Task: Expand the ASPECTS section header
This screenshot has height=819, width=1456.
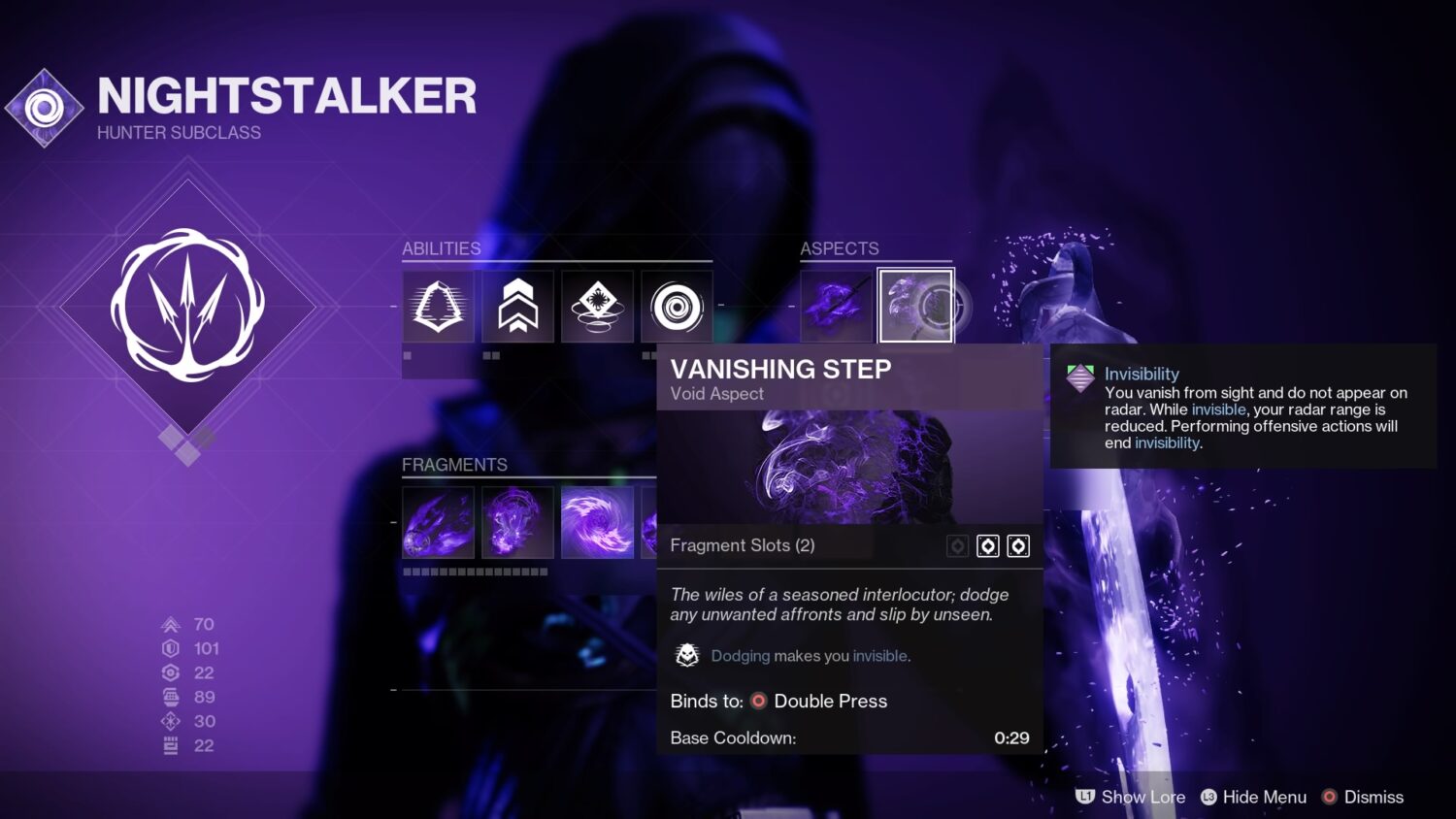Action: pos(839,248)
